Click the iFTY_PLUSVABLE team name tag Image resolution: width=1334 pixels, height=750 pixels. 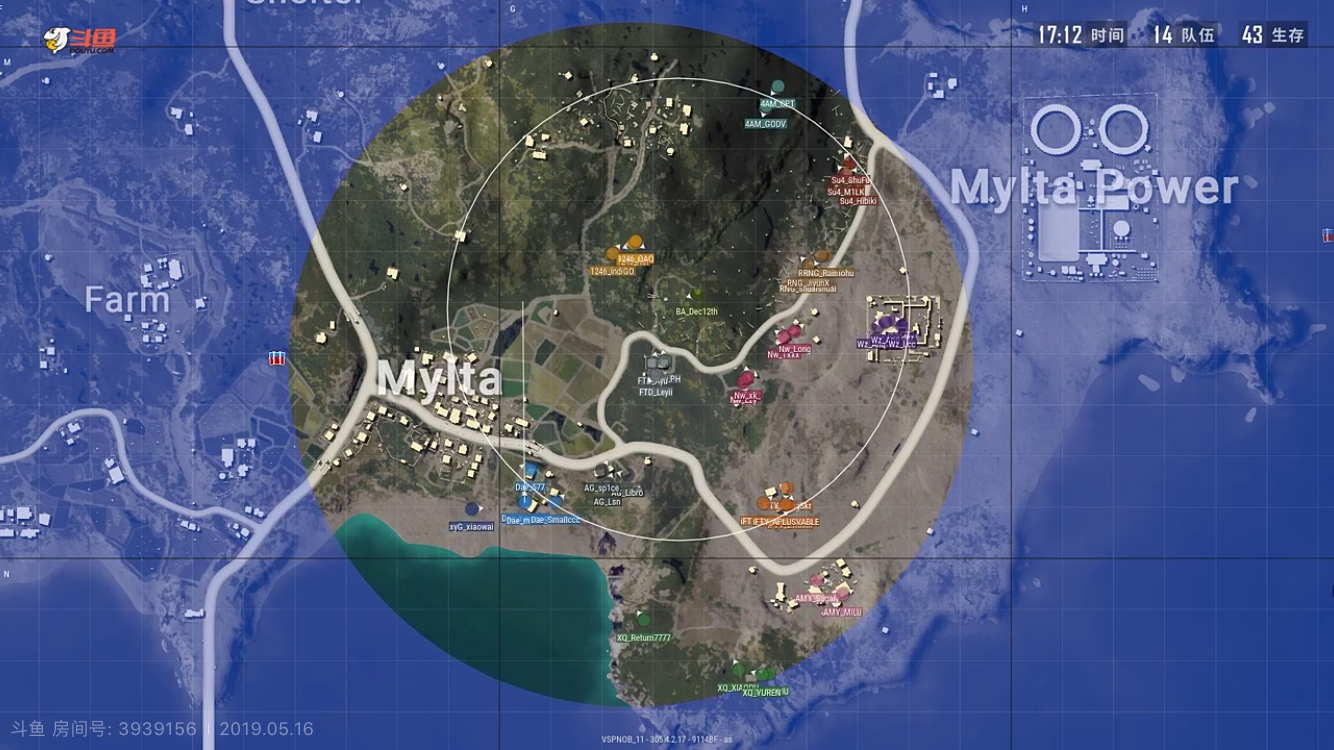(797, 521)
